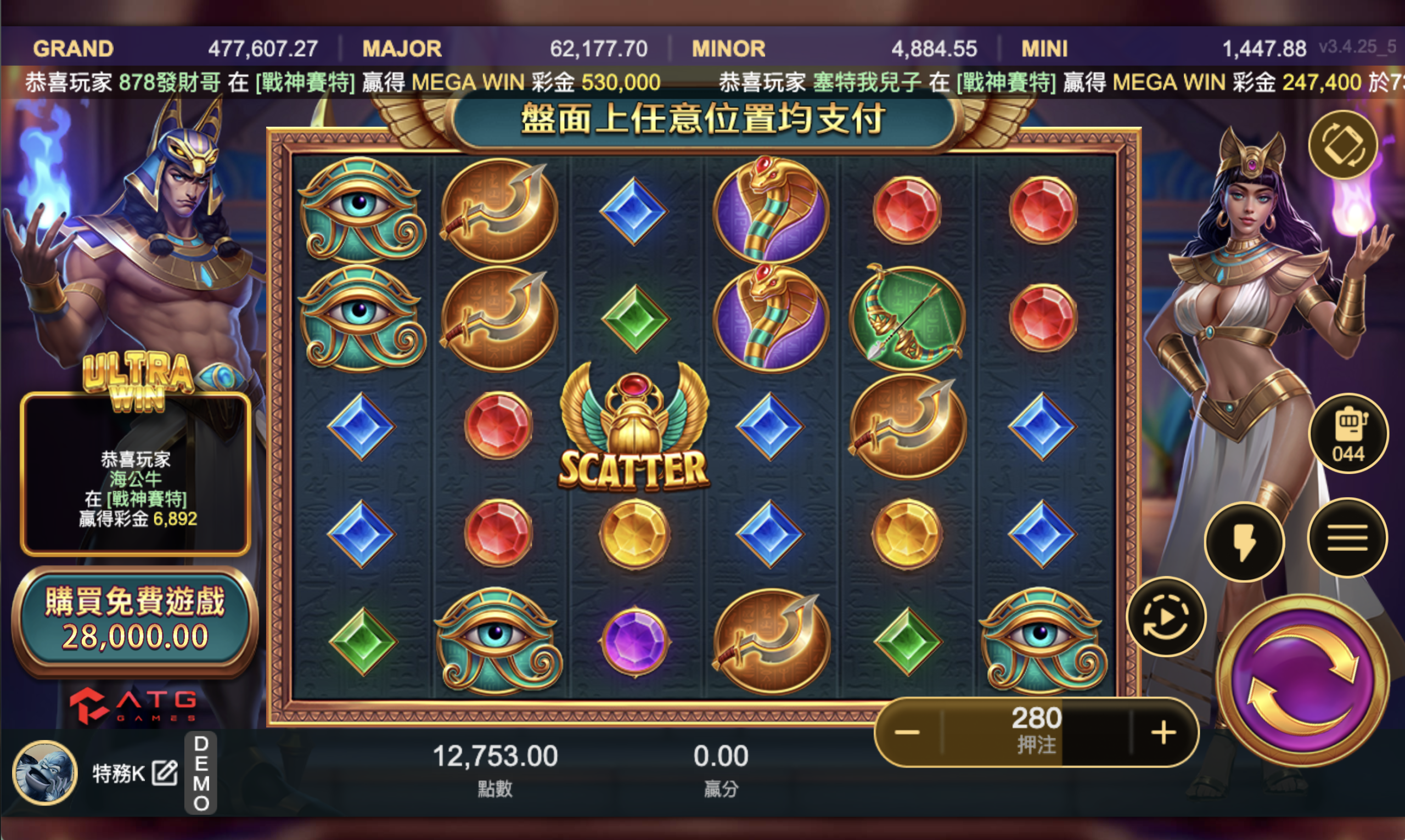
Task: Open the hamburger menu
Action: click(1347, 538)
